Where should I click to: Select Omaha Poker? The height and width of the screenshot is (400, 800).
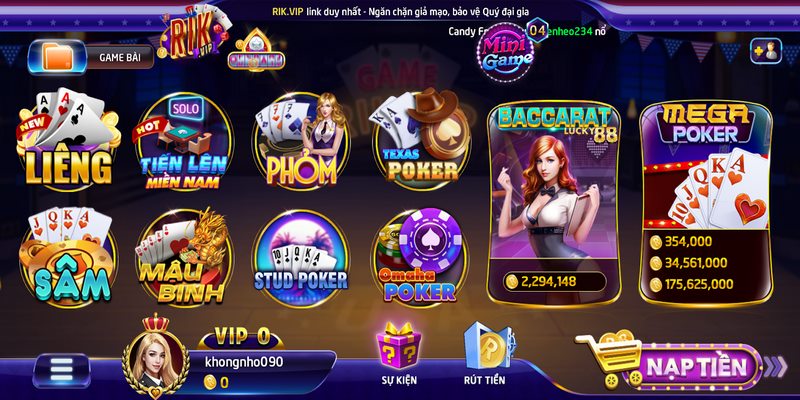tap(420, 260)
